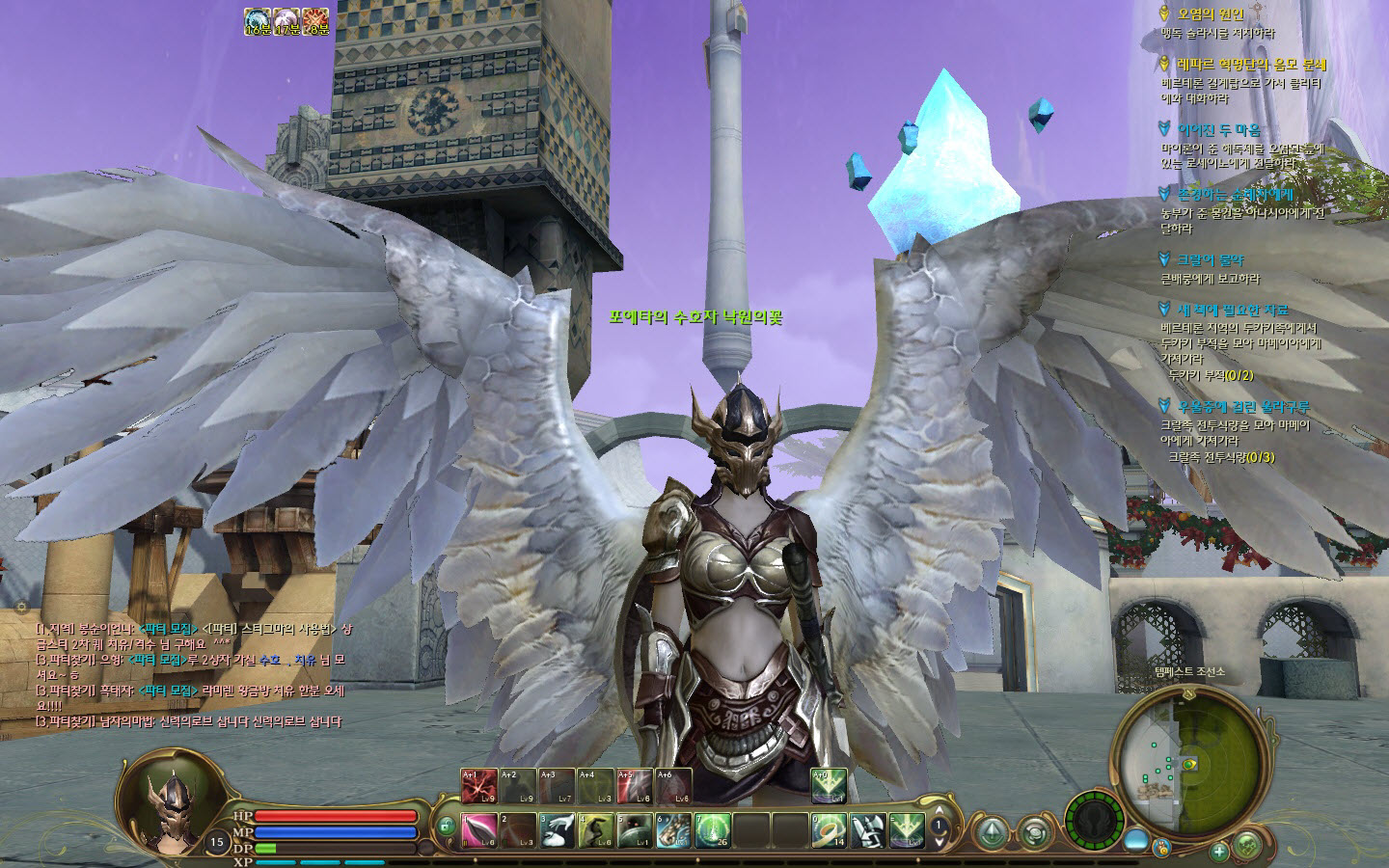Select the armor and axe skill icon
Image resolution: width=1389 pixels, height=868 pixels.
pos(867,830)
